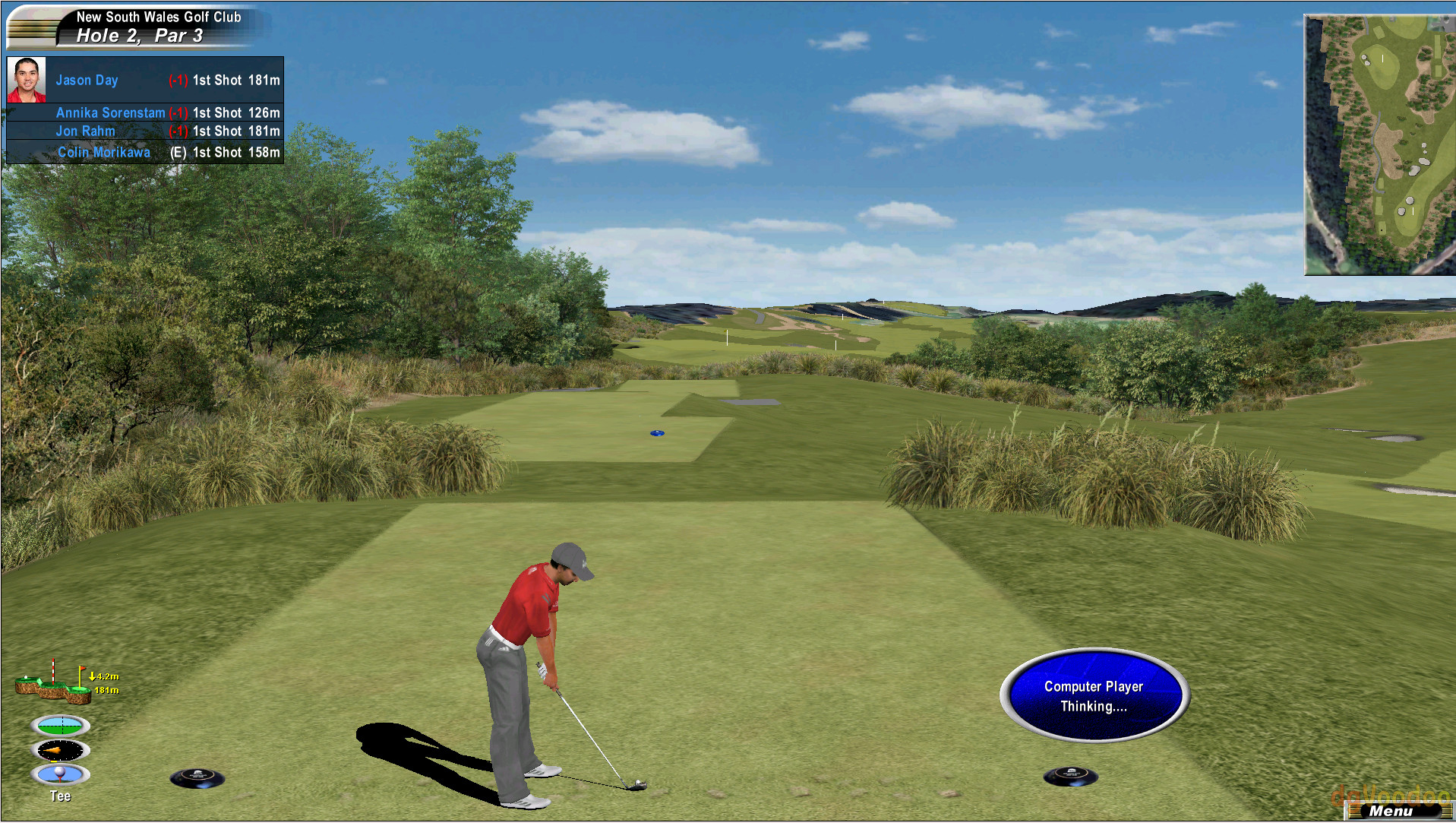Click Annika Sorenstam's name
Image resolution: width=1456 pixels, height=823 pixels.
(x=110, y=112)
